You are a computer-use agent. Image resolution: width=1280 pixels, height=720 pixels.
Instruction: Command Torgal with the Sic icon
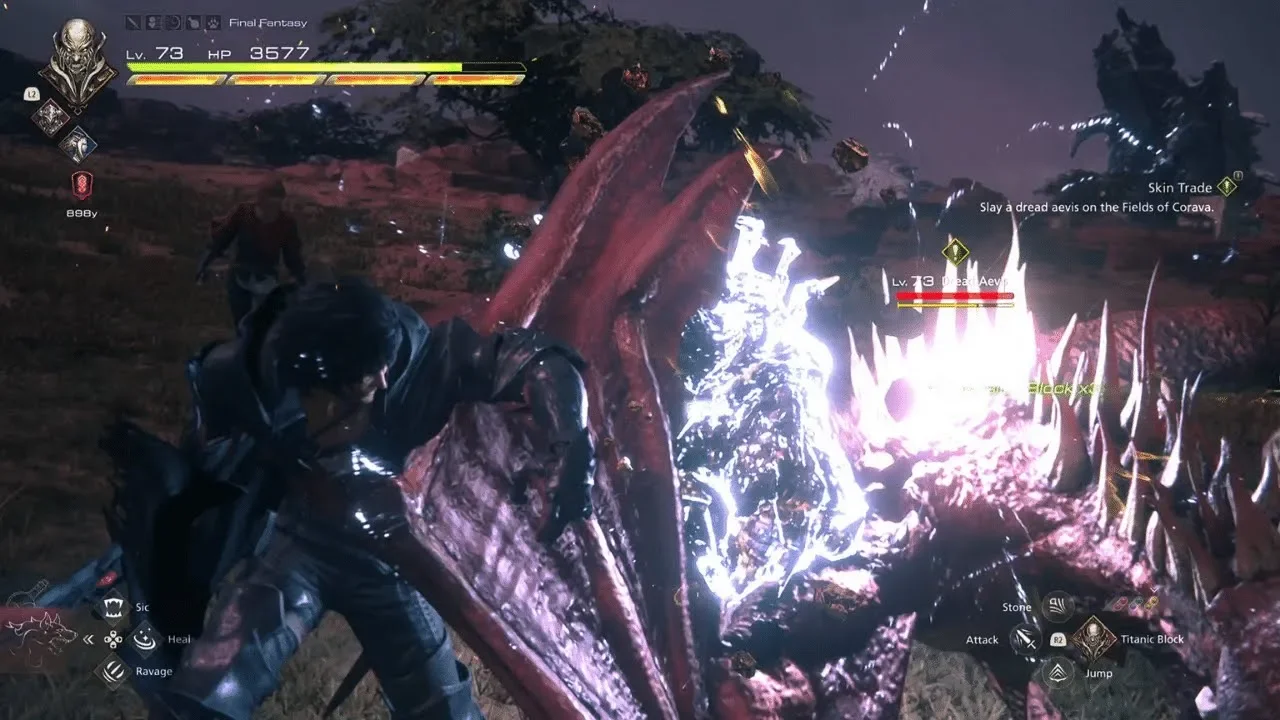point(114,606)
